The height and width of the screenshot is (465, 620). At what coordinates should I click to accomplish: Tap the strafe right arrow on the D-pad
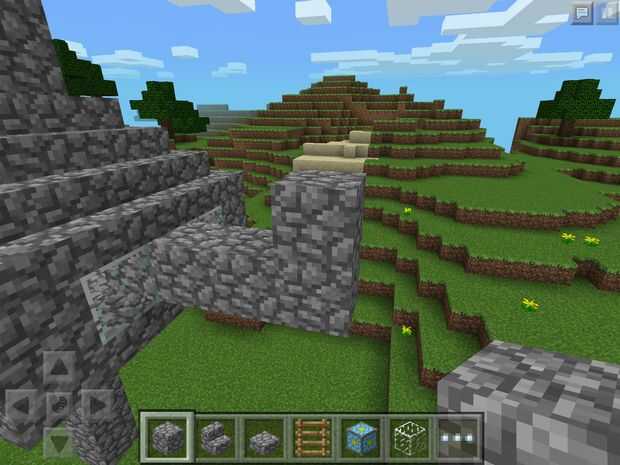click(x=95, y=406)
